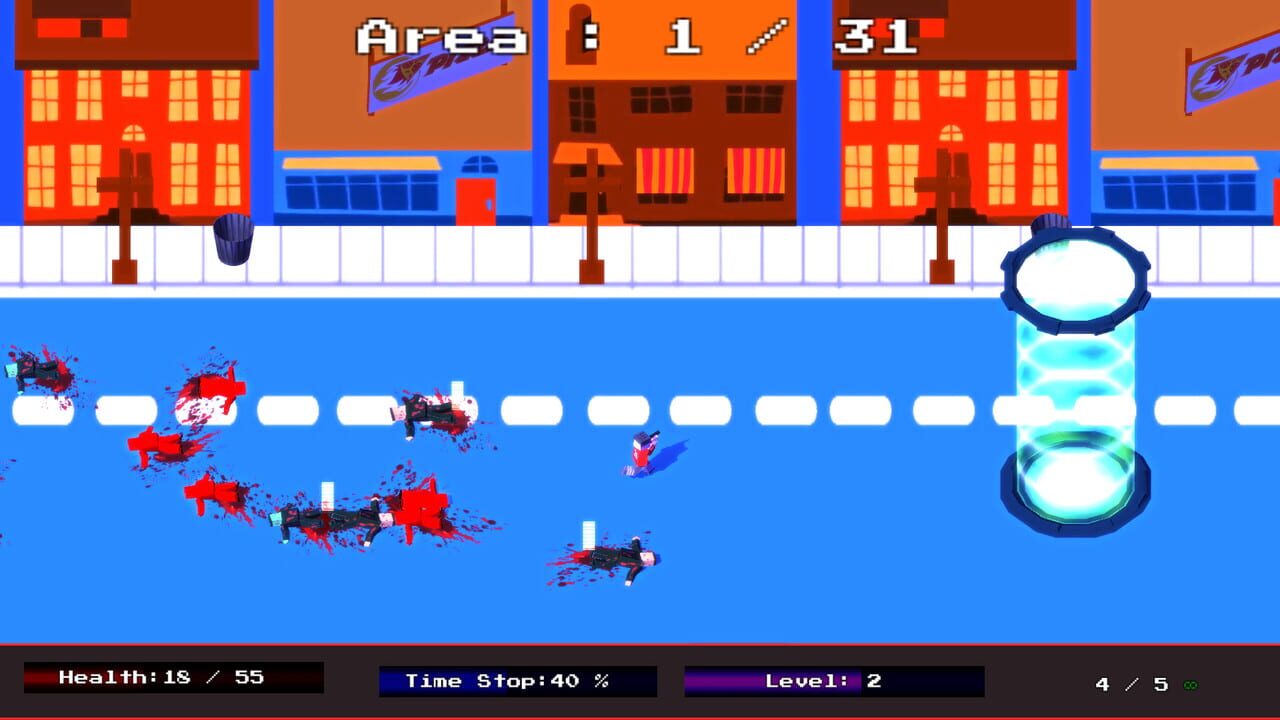
Task: Click the Level: 2 panel
Action: pyautogui.click(x=815, y=681)
